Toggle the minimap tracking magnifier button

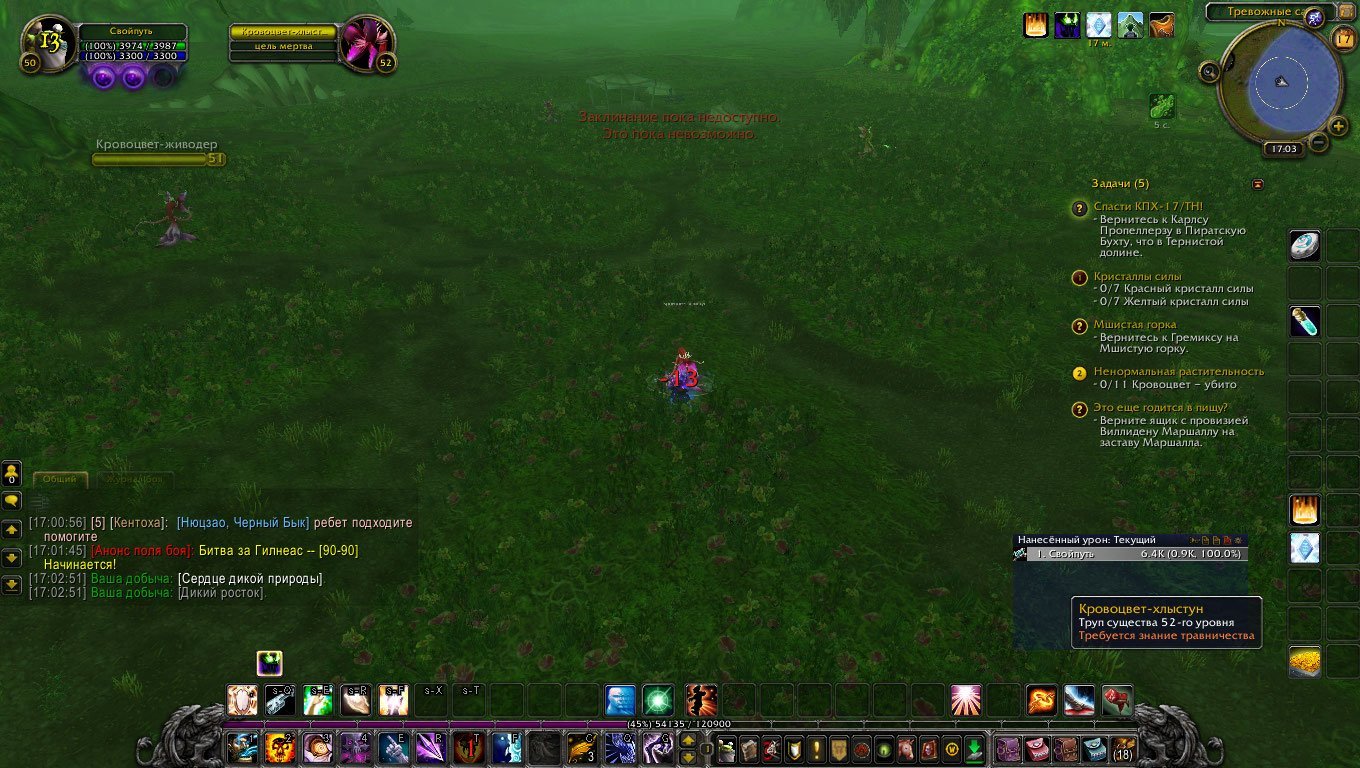[x=1210, y=71]
